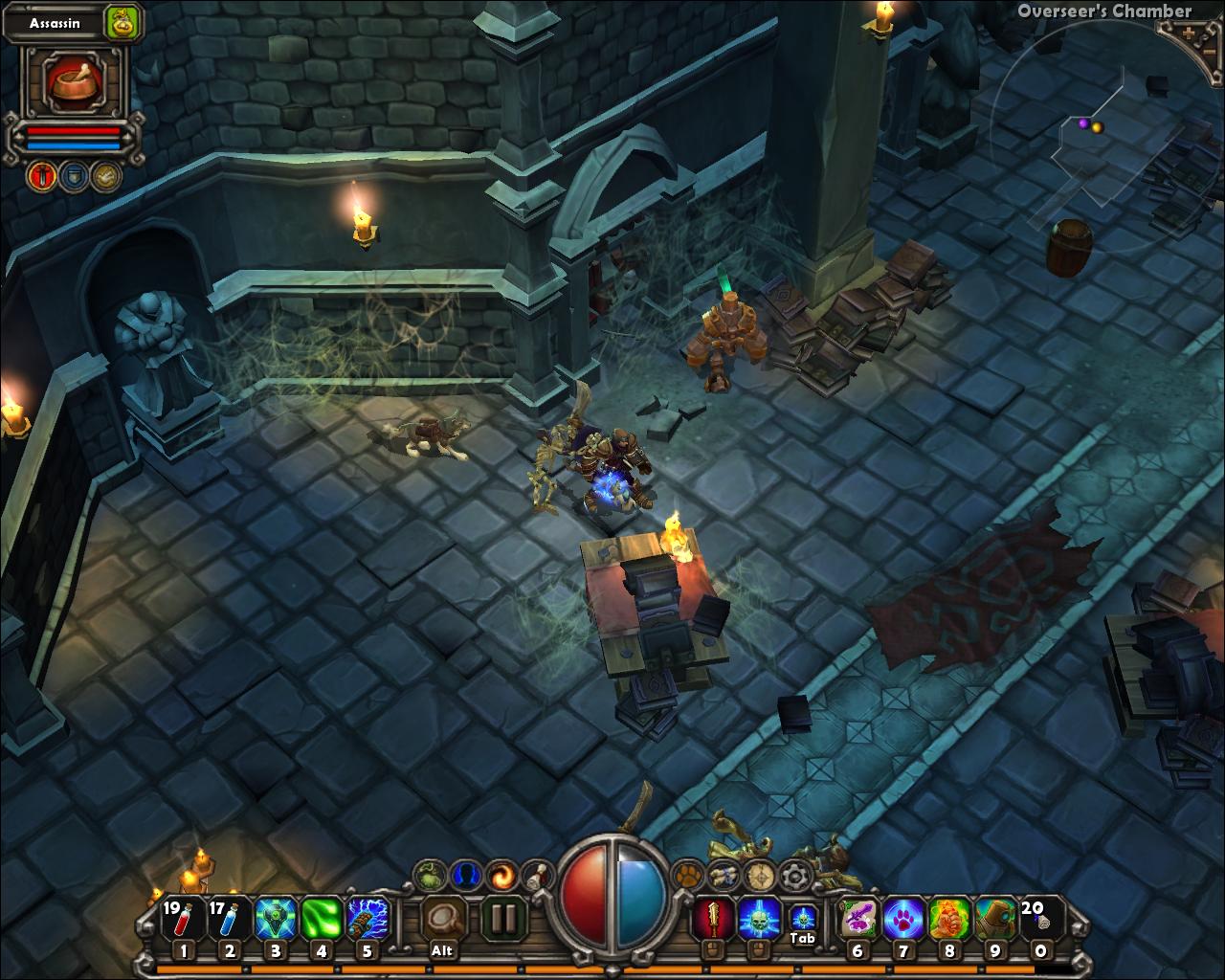Drink the health potion in slot 1

pos(184,917)
